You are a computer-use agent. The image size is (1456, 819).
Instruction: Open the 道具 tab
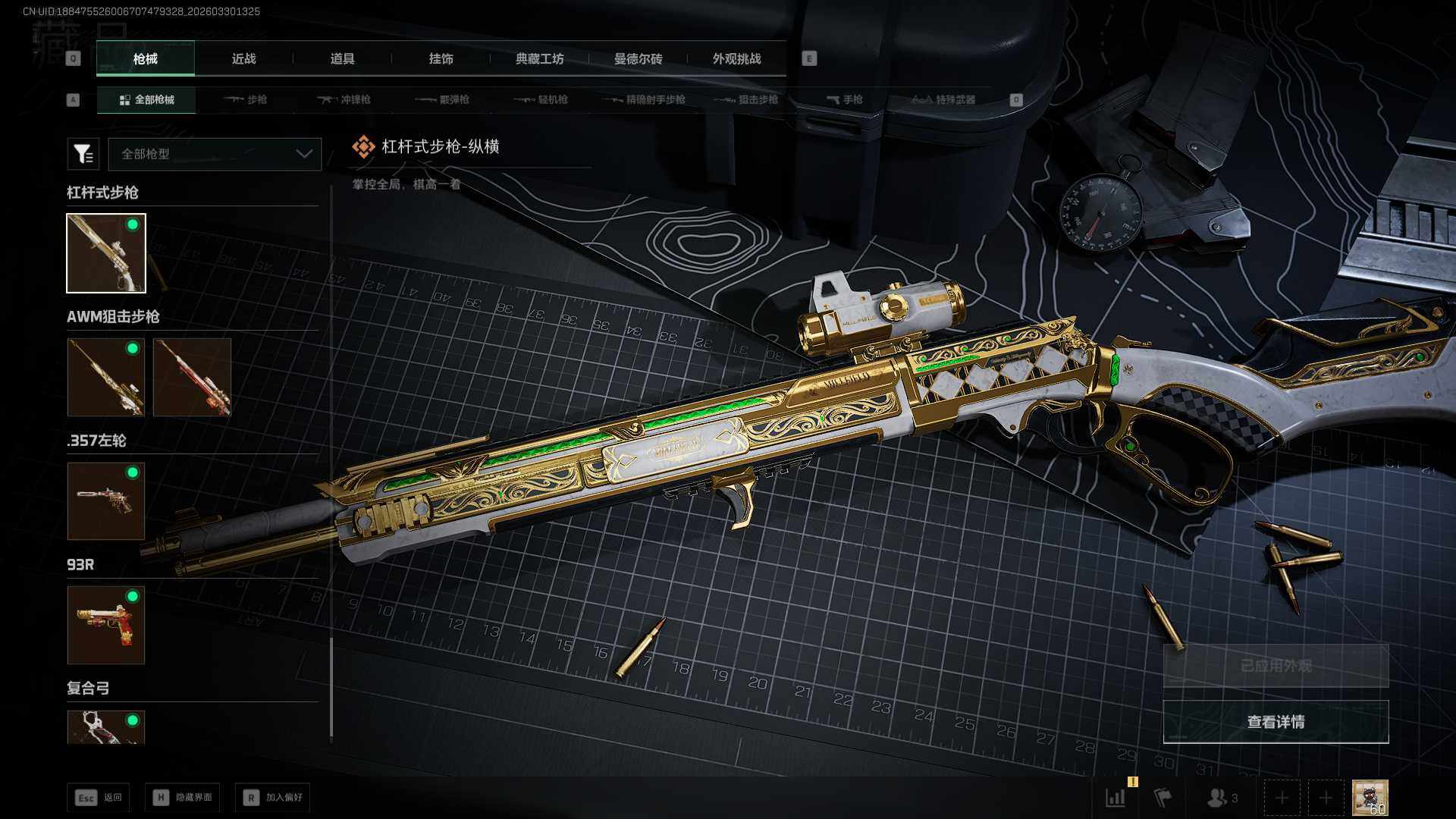pyautogui.click(x=342, y=59)
